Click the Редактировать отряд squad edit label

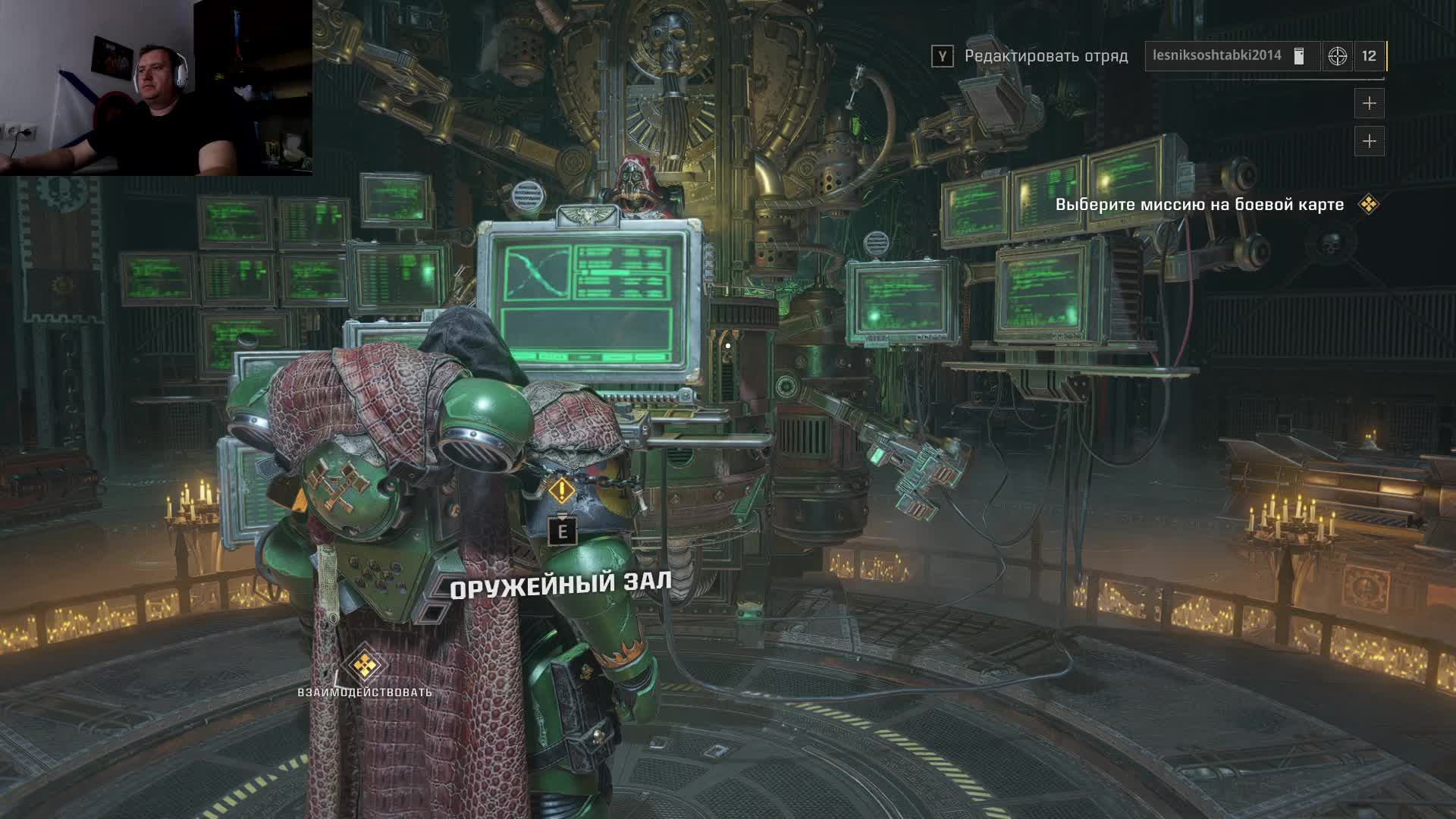[x=1046, y=56]
